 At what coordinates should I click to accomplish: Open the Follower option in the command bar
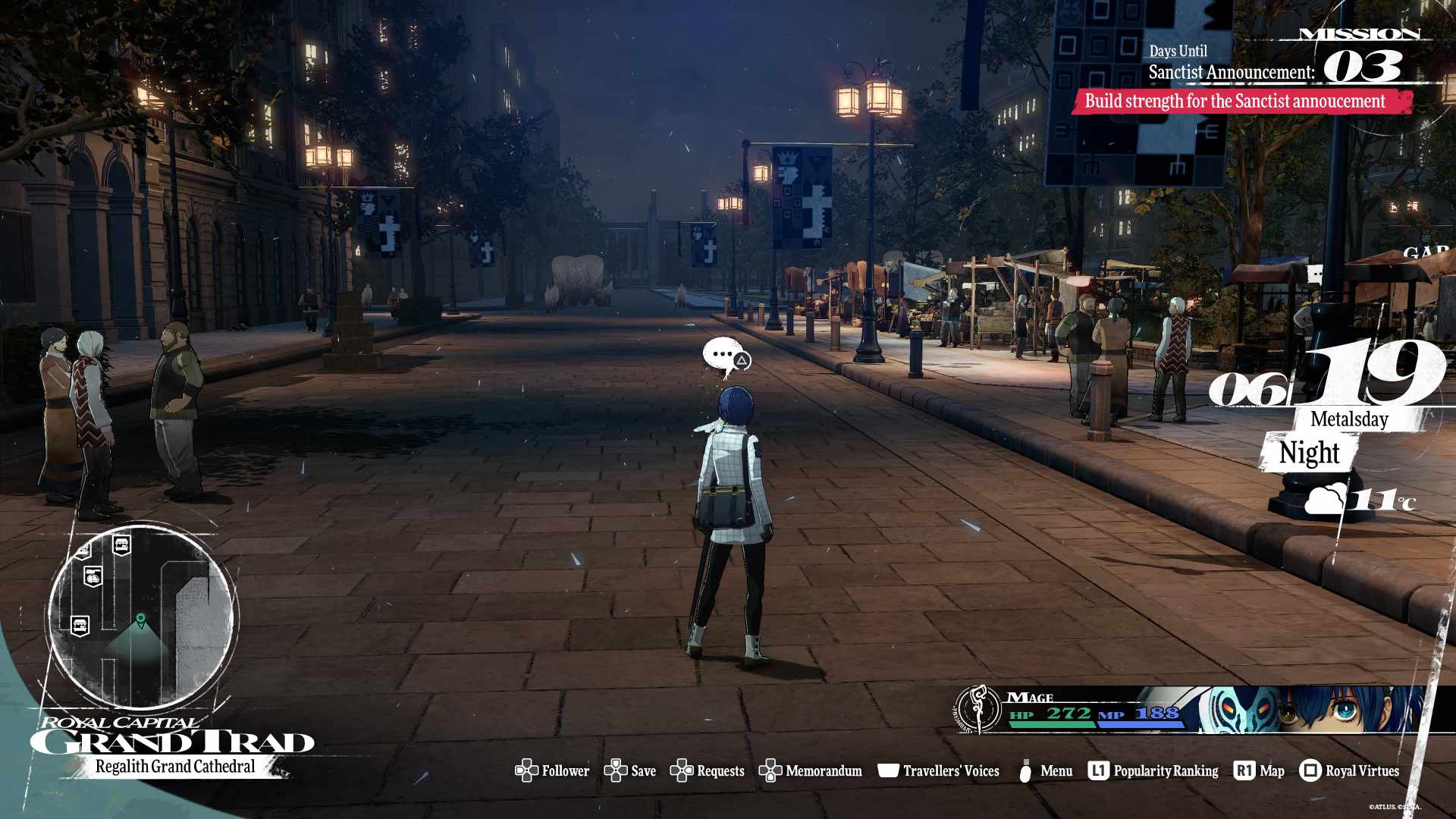pyautogui.click(x=553, y=770)
